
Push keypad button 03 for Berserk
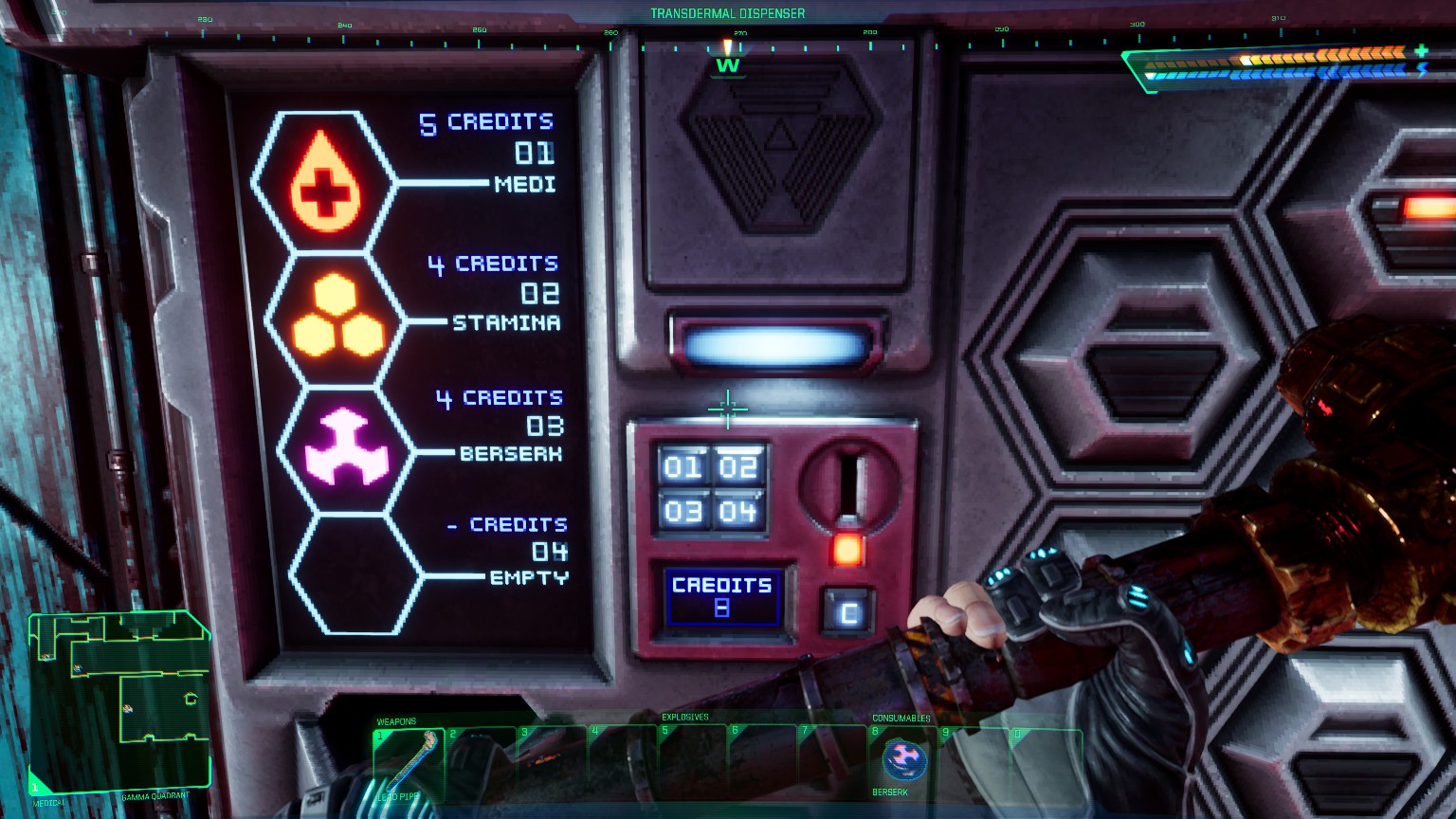click(x=682, y=512)
